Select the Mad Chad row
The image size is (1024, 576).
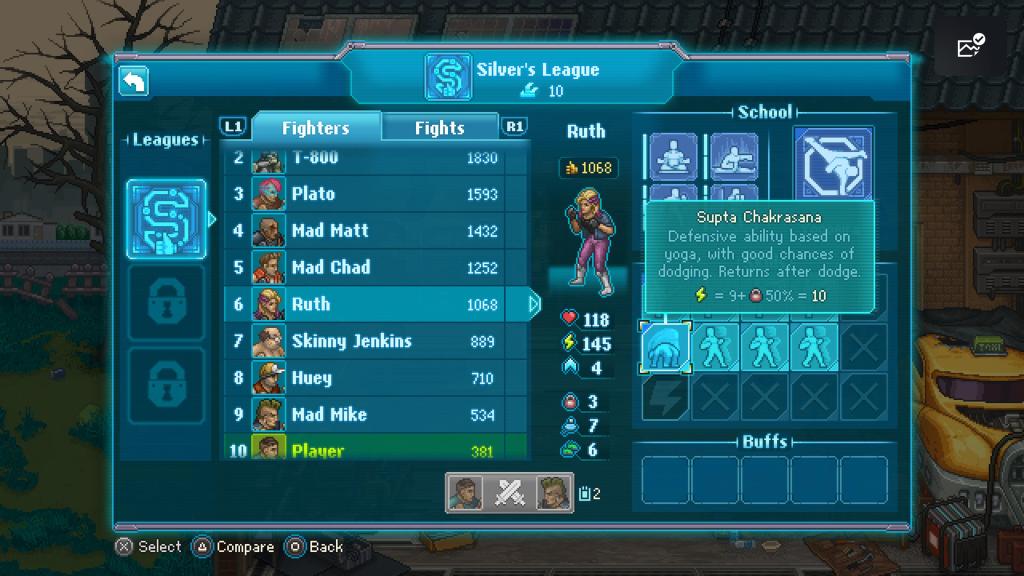tap(375, 268)
